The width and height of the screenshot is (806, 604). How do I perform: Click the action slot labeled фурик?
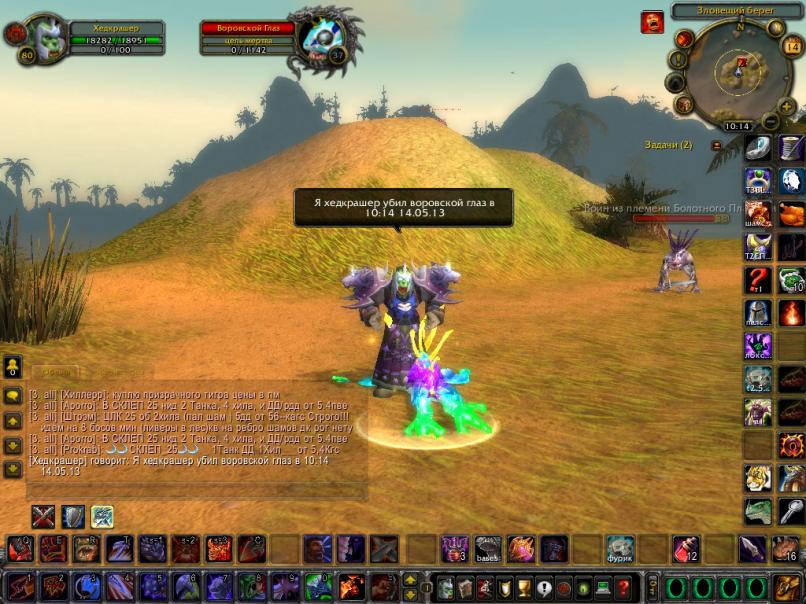click(x=619, y=548)
